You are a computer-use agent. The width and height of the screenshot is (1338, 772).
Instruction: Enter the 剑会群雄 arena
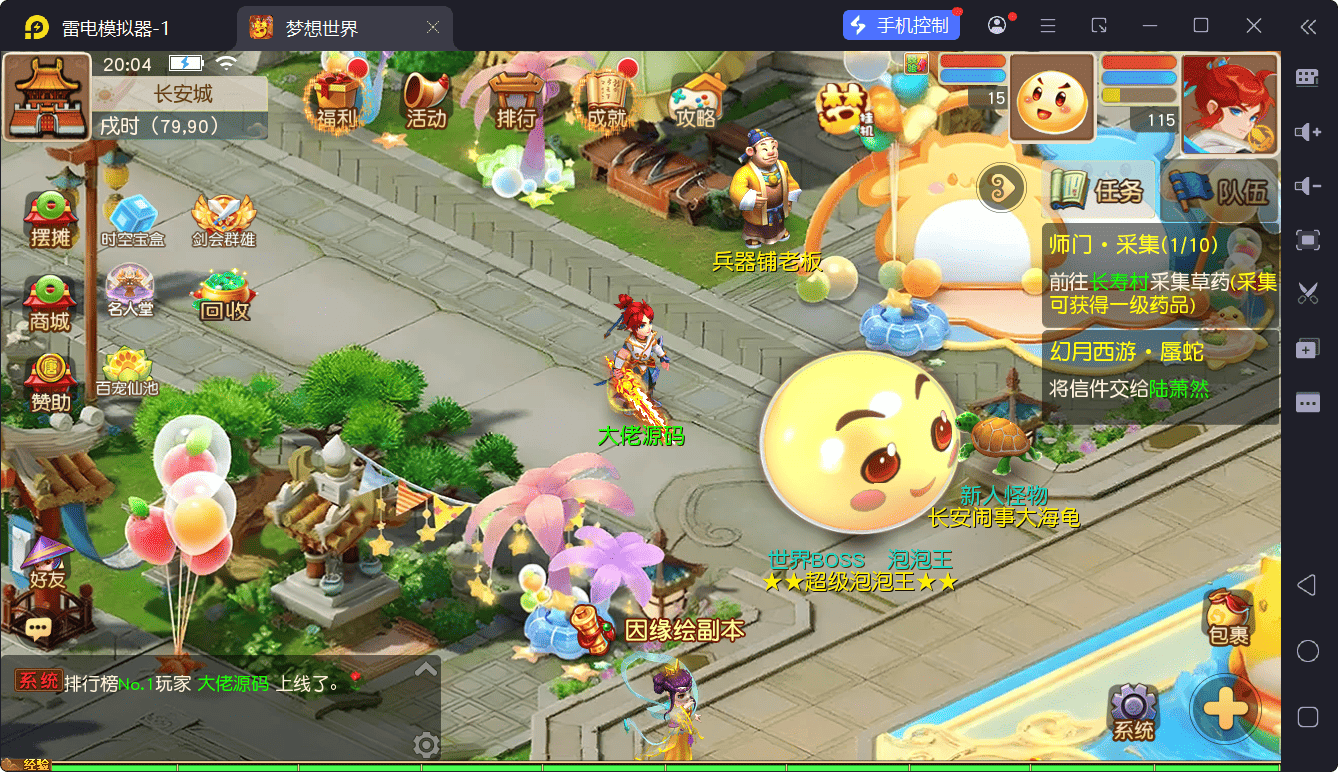pyautogui.click(x=224, y=218)
